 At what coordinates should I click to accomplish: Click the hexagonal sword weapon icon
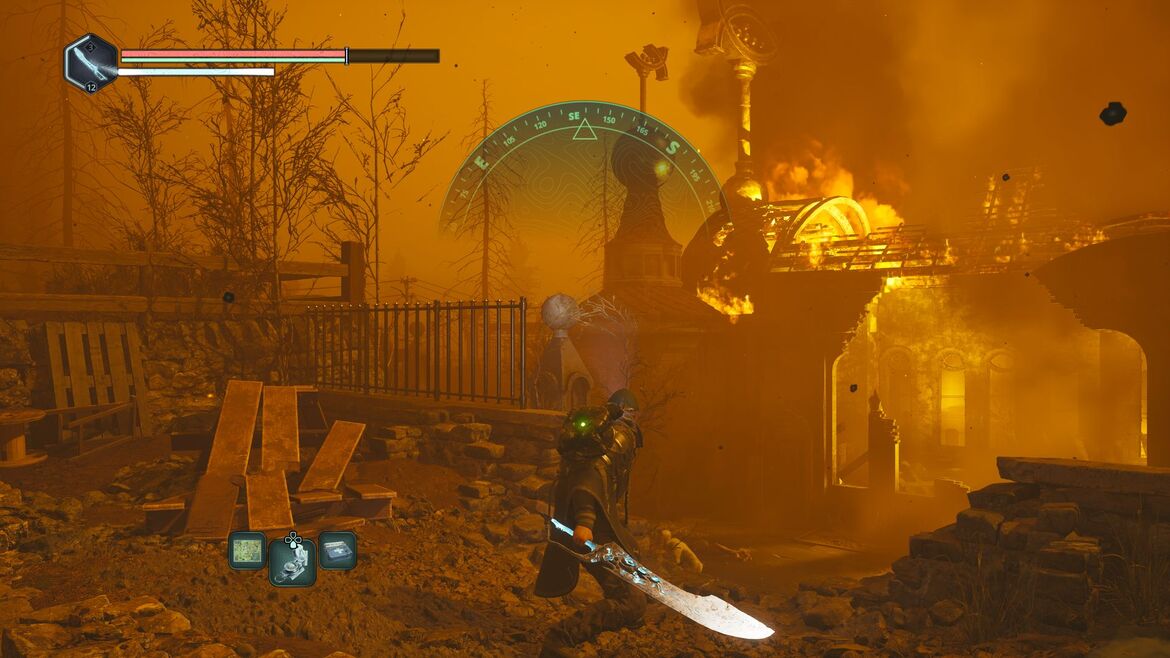pos(91,63)
